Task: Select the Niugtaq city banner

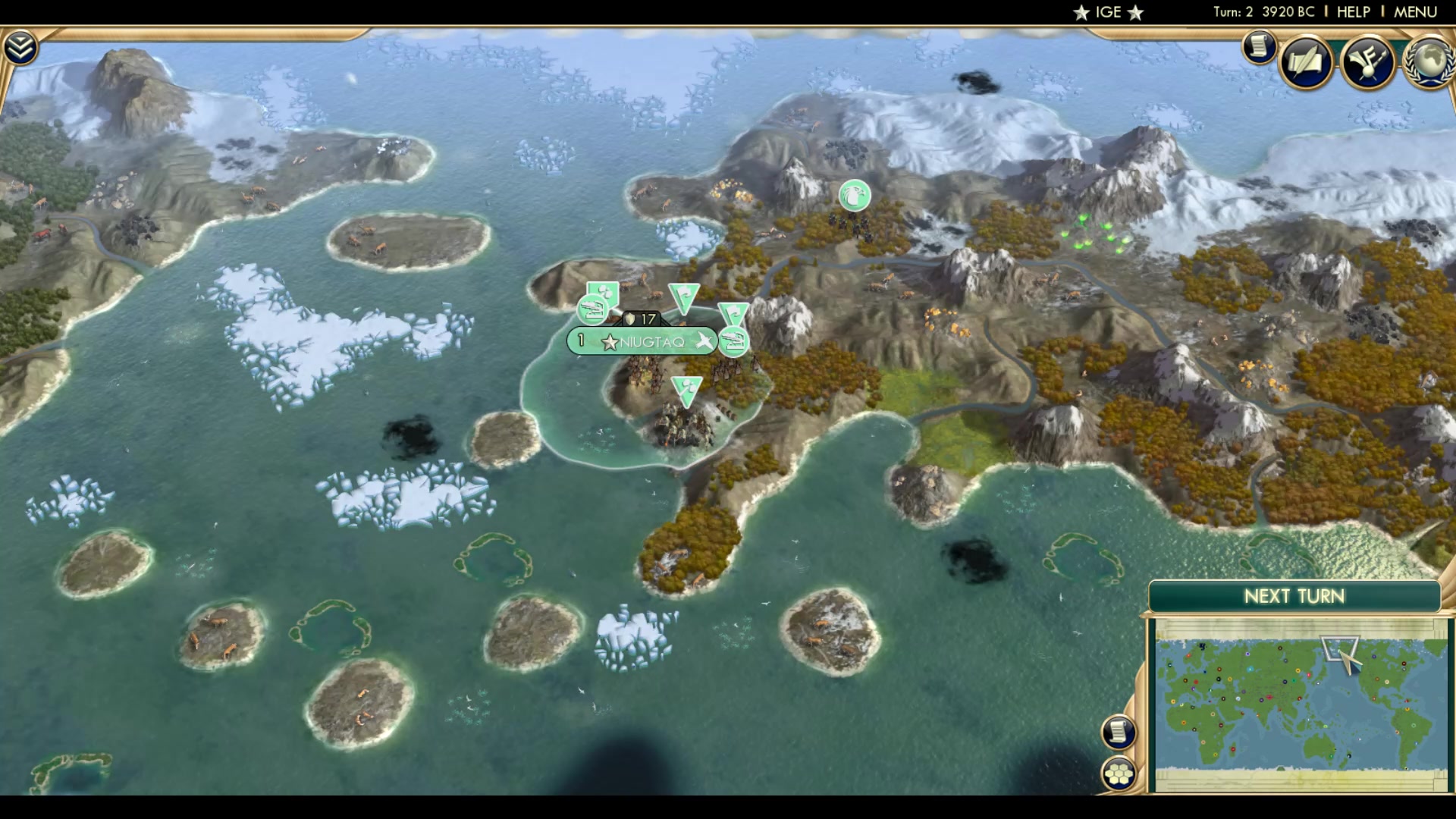Action: tap(654, 341)
